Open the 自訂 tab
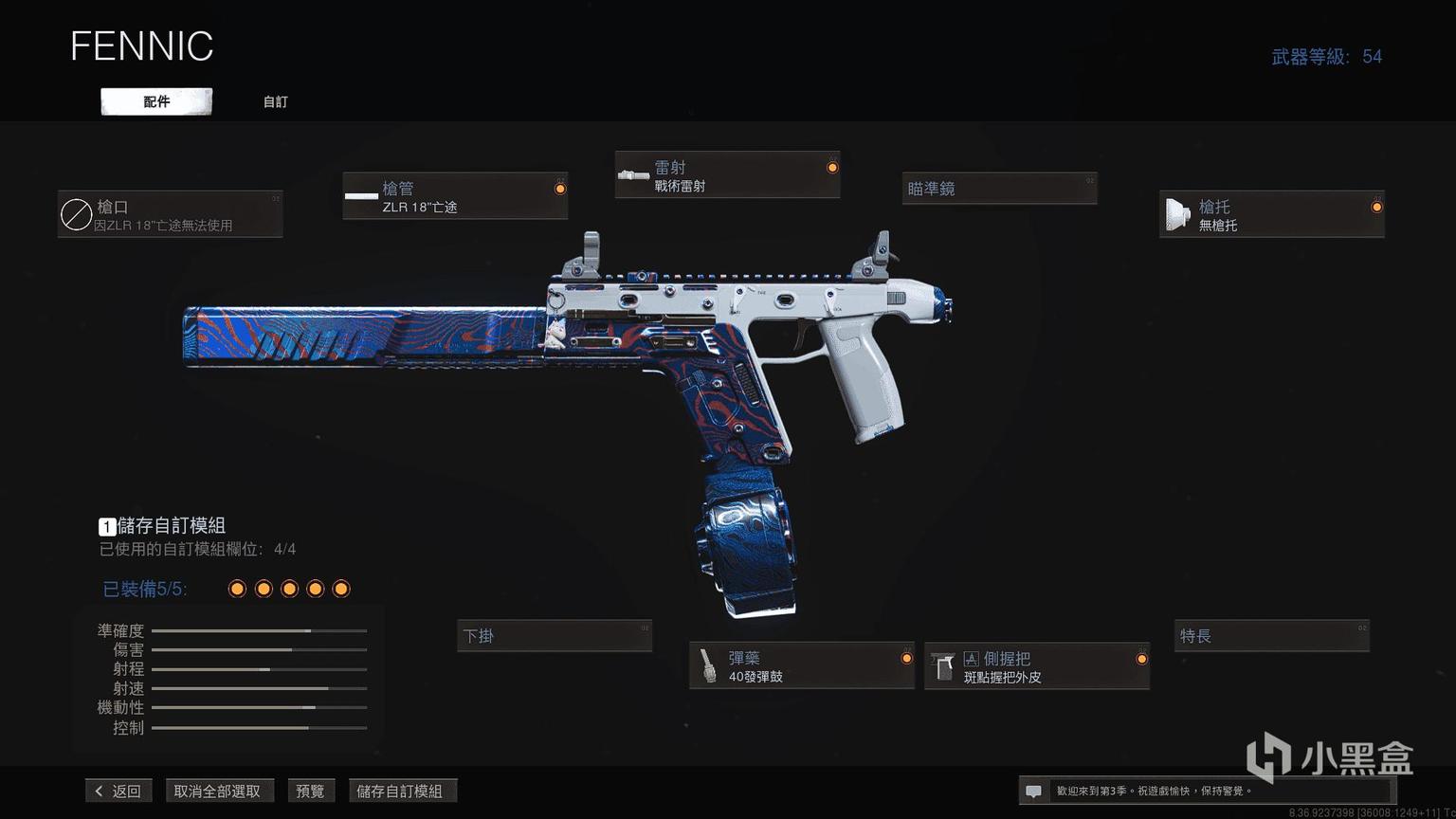This screenshot has height=819, width=1456. 275,101
